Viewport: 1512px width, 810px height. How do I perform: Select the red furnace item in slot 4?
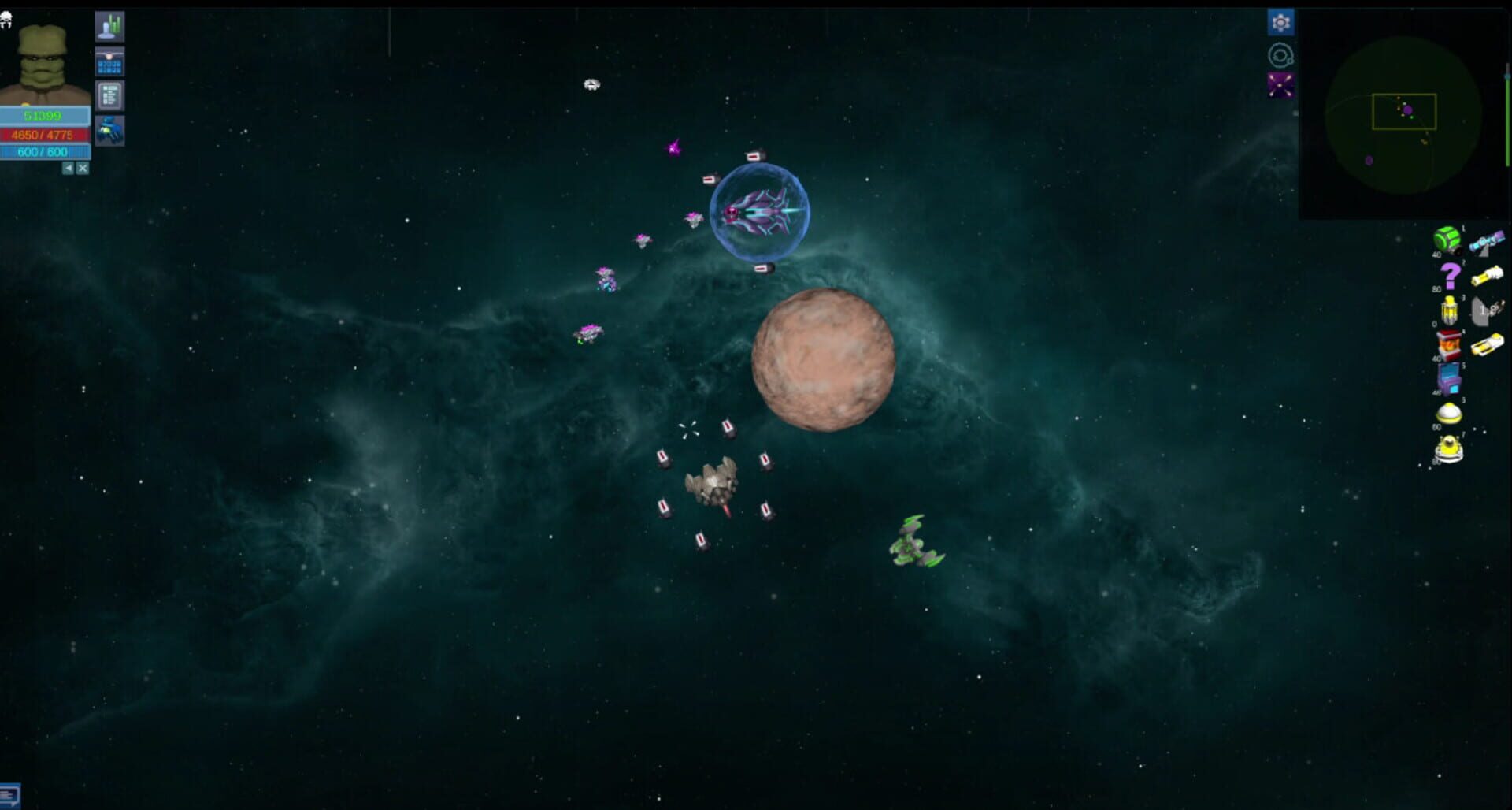(x=1449, y=344)
